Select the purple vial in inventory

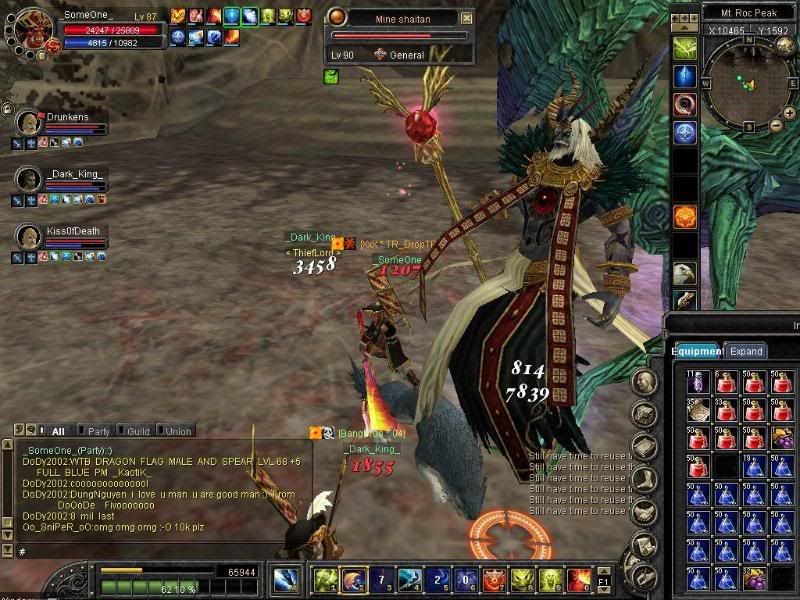click(x=696, y=382)
